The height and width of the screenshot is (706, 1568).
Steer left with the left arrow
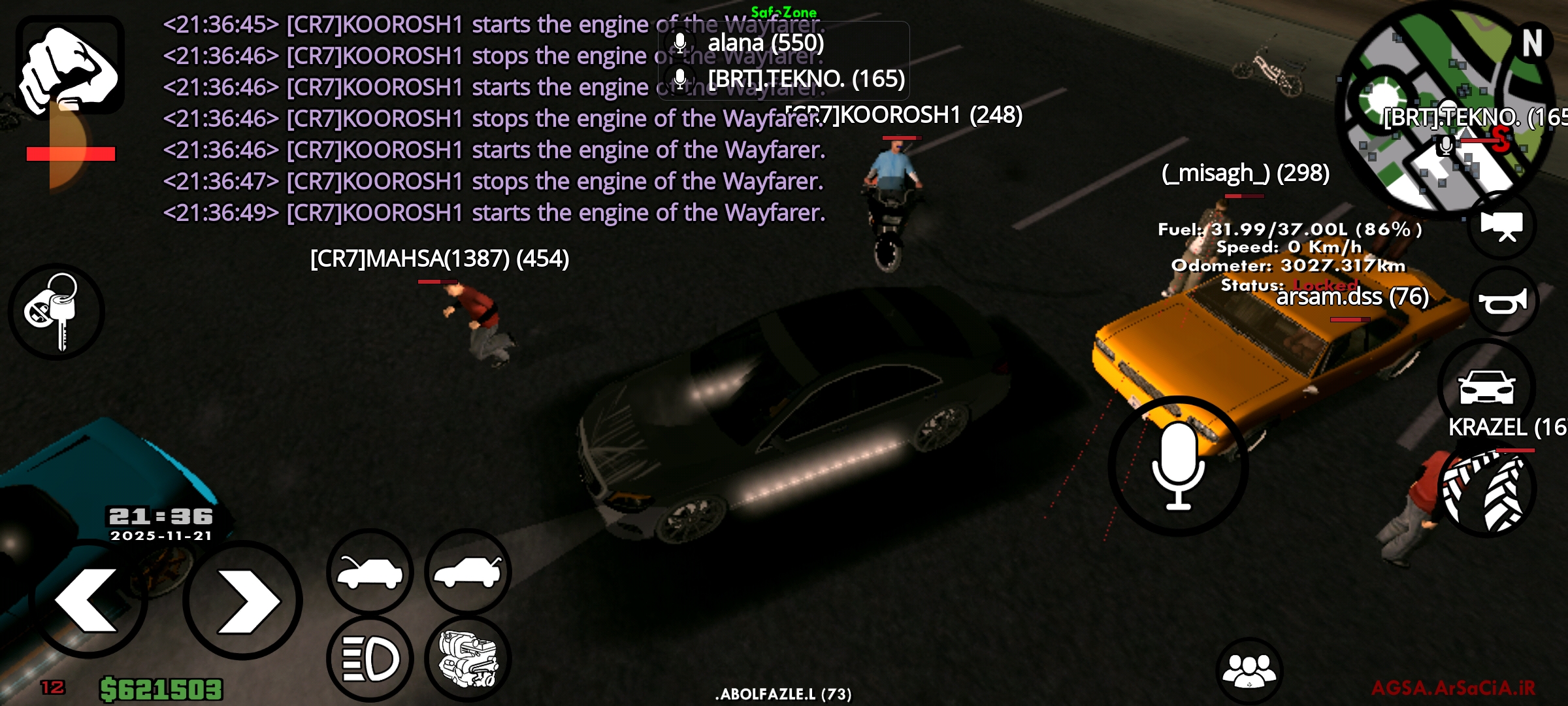coord(88,600)
